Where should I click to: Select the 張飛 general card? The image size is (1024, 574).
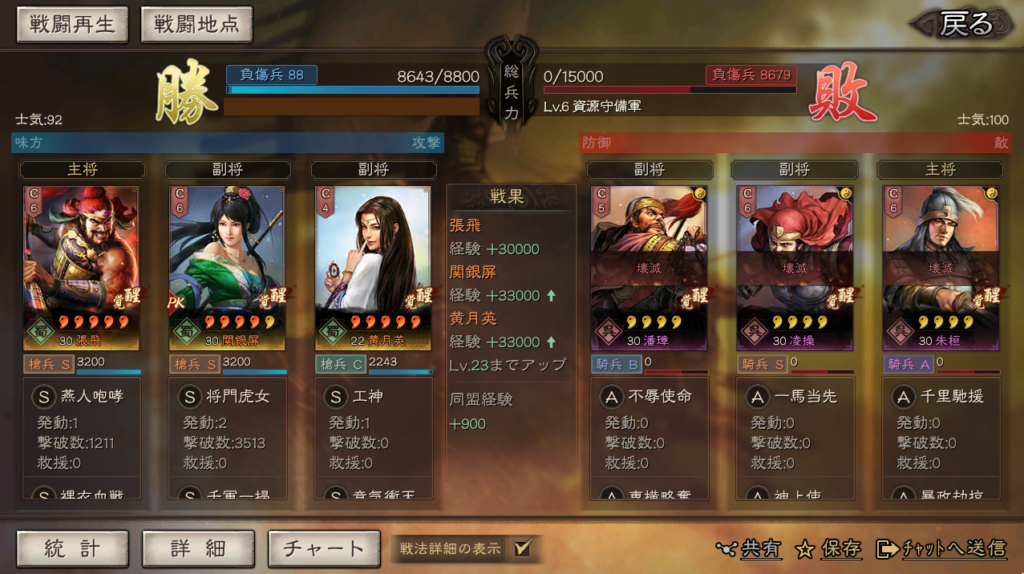pos(82,267)
